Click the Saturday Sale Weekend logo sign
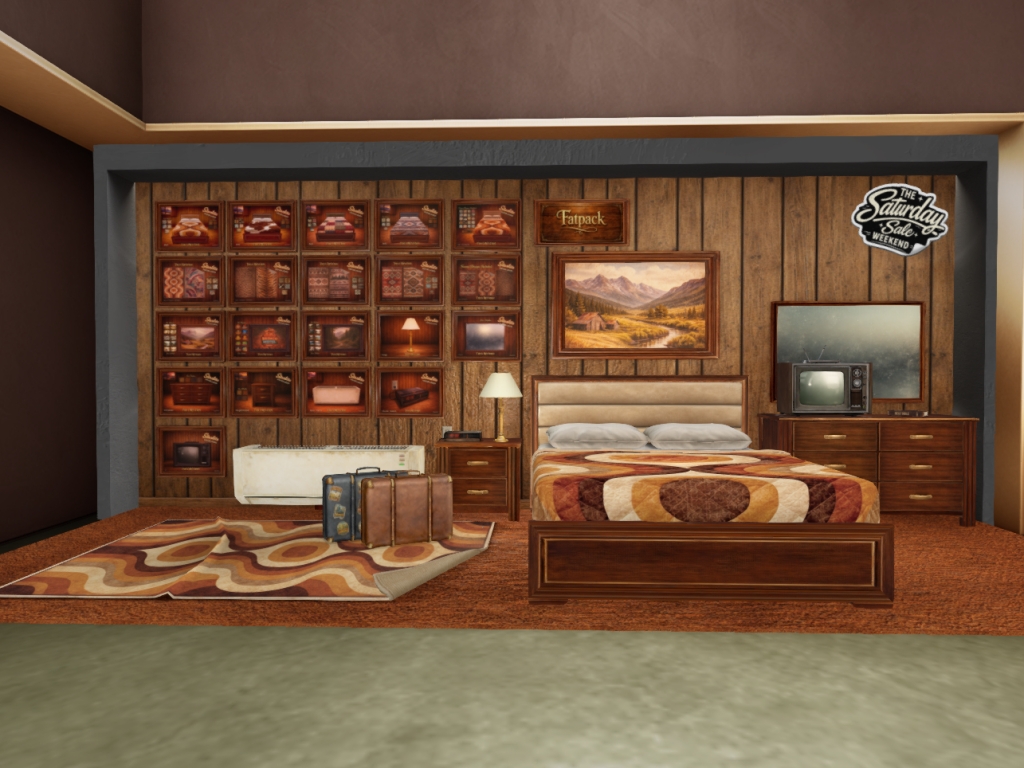1024x768 pixels. click(x=899, y=219)
